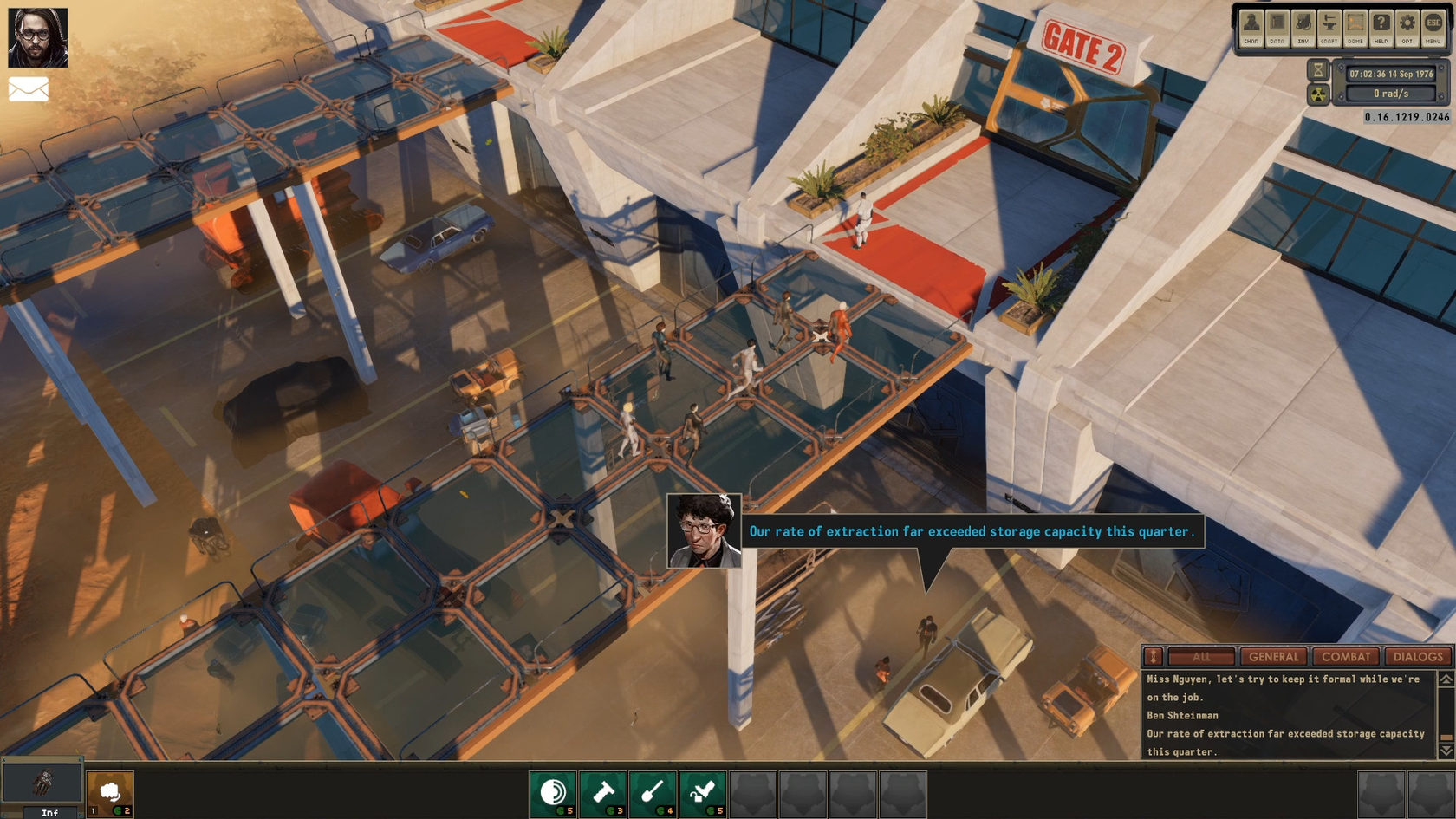Show the COMBAT log tab

click(x=1346, y=657)
